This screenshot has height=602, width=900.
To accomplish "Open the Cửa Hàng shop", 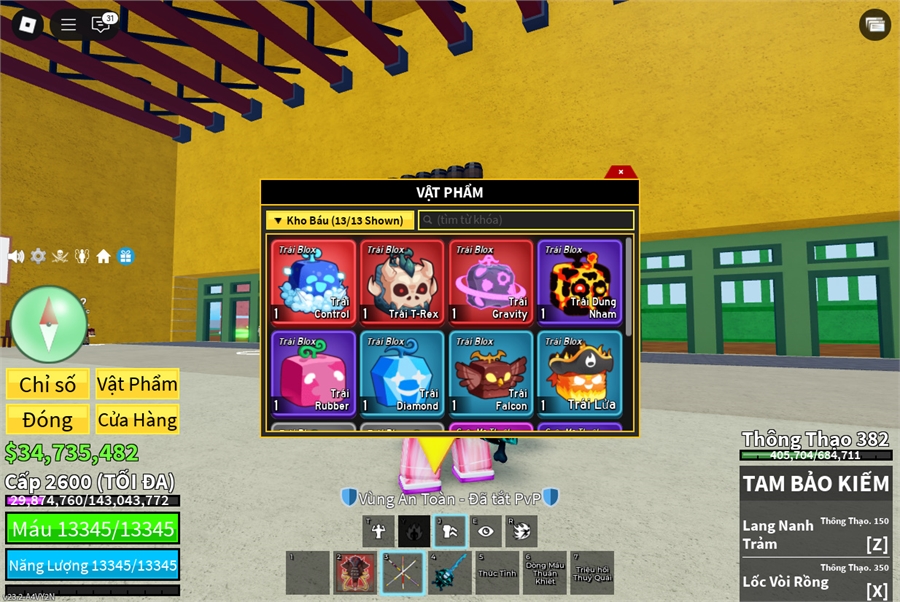I will [137, 420].
